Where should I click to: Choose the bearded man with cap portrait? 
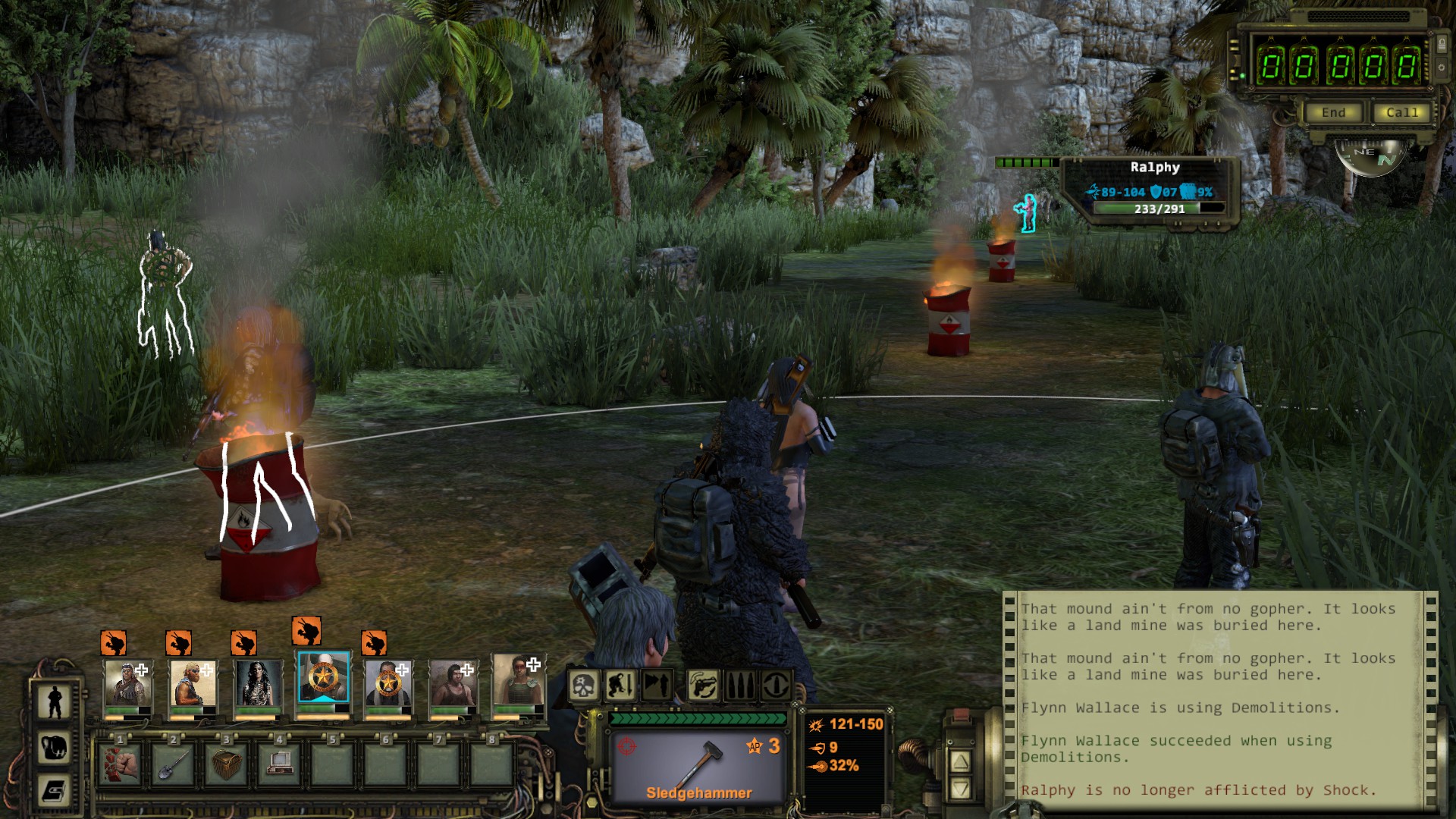[193, 683]
